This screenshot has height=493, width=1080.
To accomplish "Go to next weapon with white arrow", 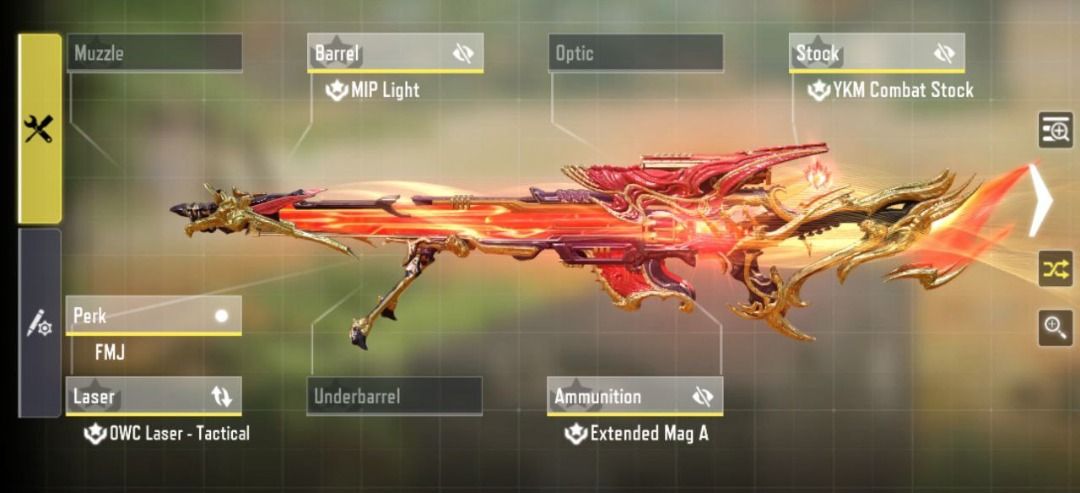I will coord(1041,201).
